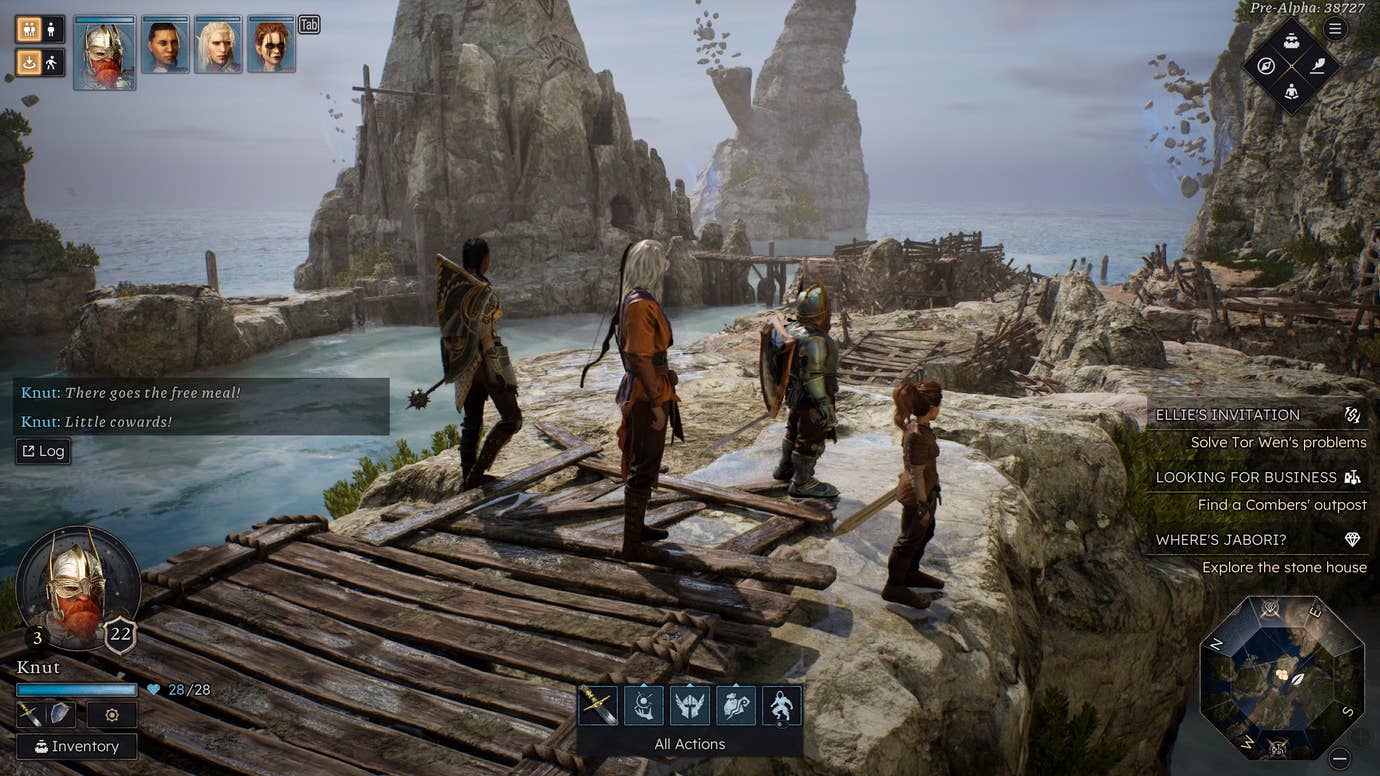Open the spell-casting hand action
The image size is (1380, 776).
click(x=644, y=705)
